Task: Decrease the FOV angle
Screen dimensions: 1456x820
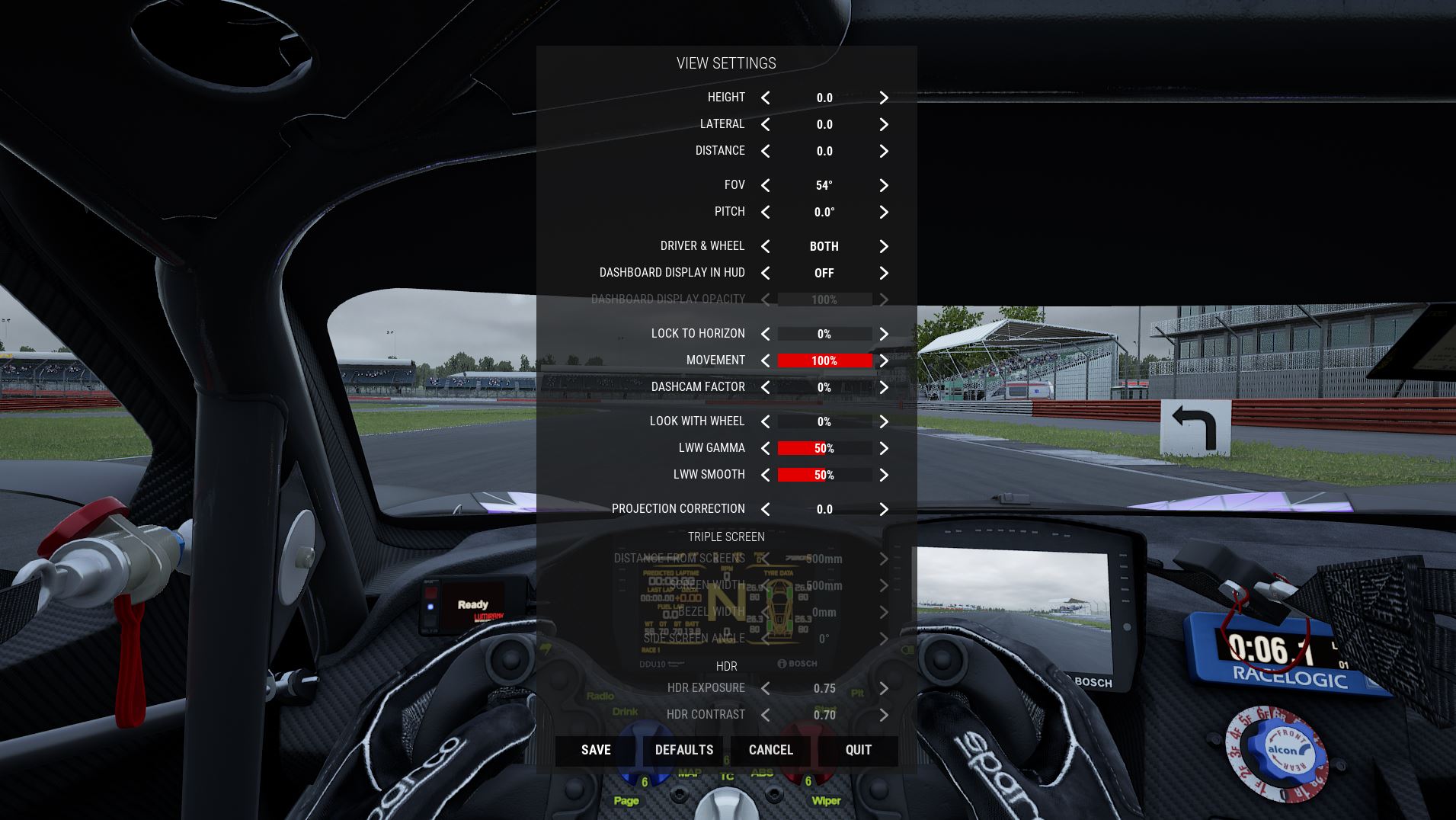Action: pyautogui.click(x=766, y=185)
